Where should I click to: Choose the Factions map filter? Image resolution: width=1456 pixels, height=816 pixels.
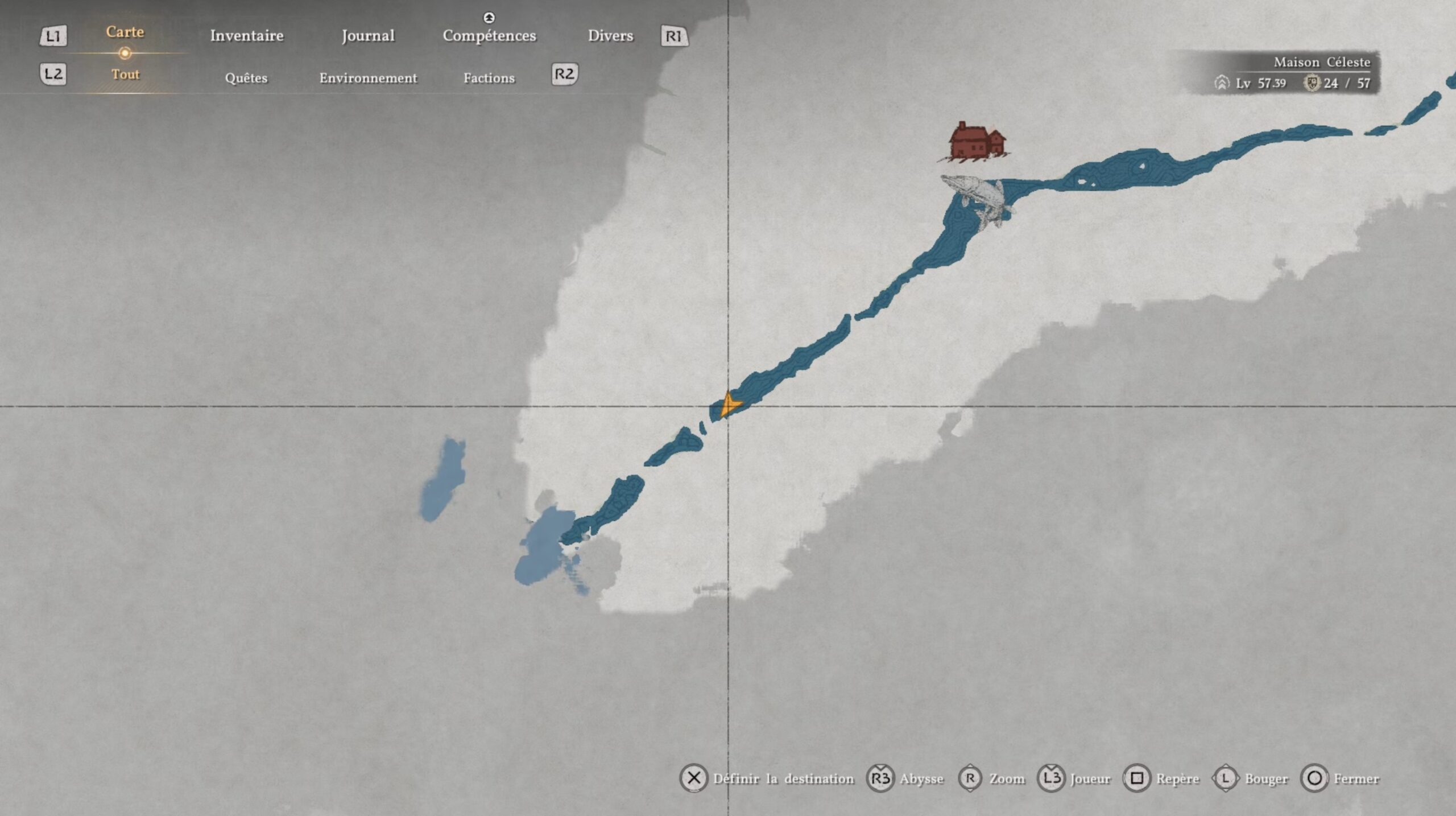tap(489, 78)
